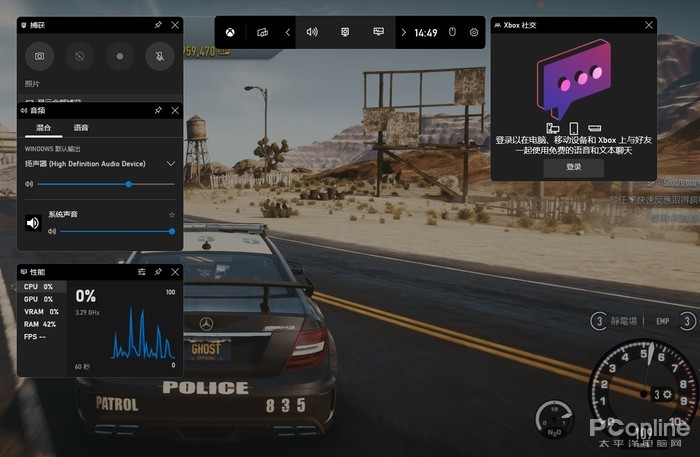700x457 pixels.
Task: Sign in with the 登录 button
Action: click(x=573, y=167)
